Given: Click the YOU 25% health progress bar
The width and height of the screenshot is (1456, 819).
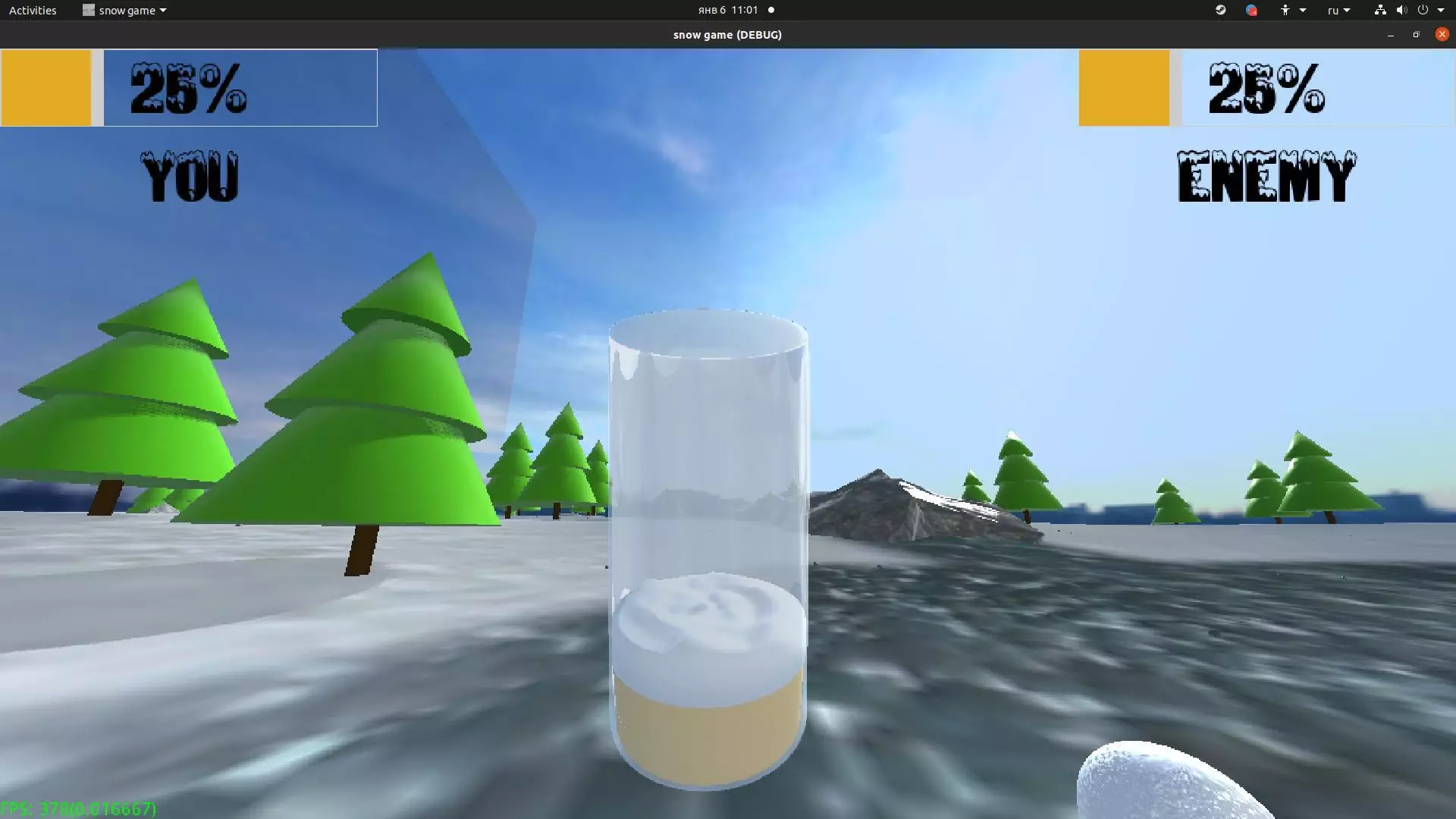Looking at the screenshot, I should pyautogui.click(x=239, y=87).
